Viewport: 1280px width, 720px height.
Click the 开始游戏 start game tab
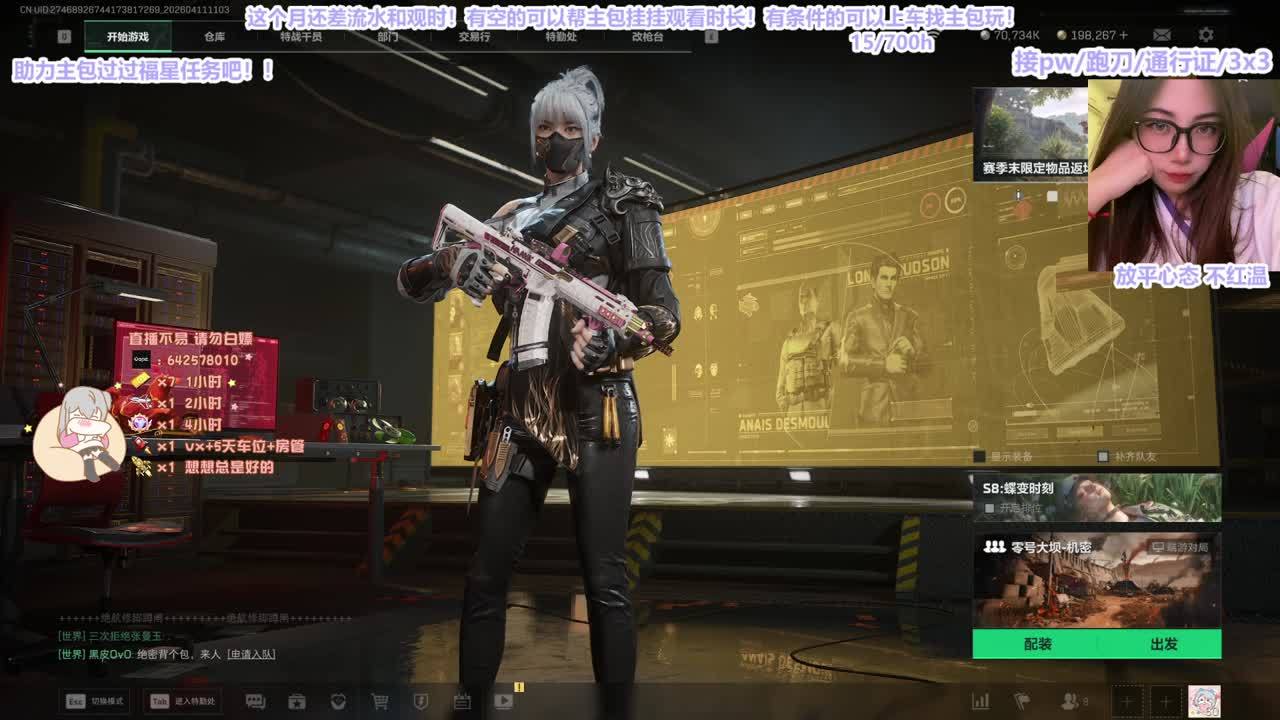tap(128, 37)
